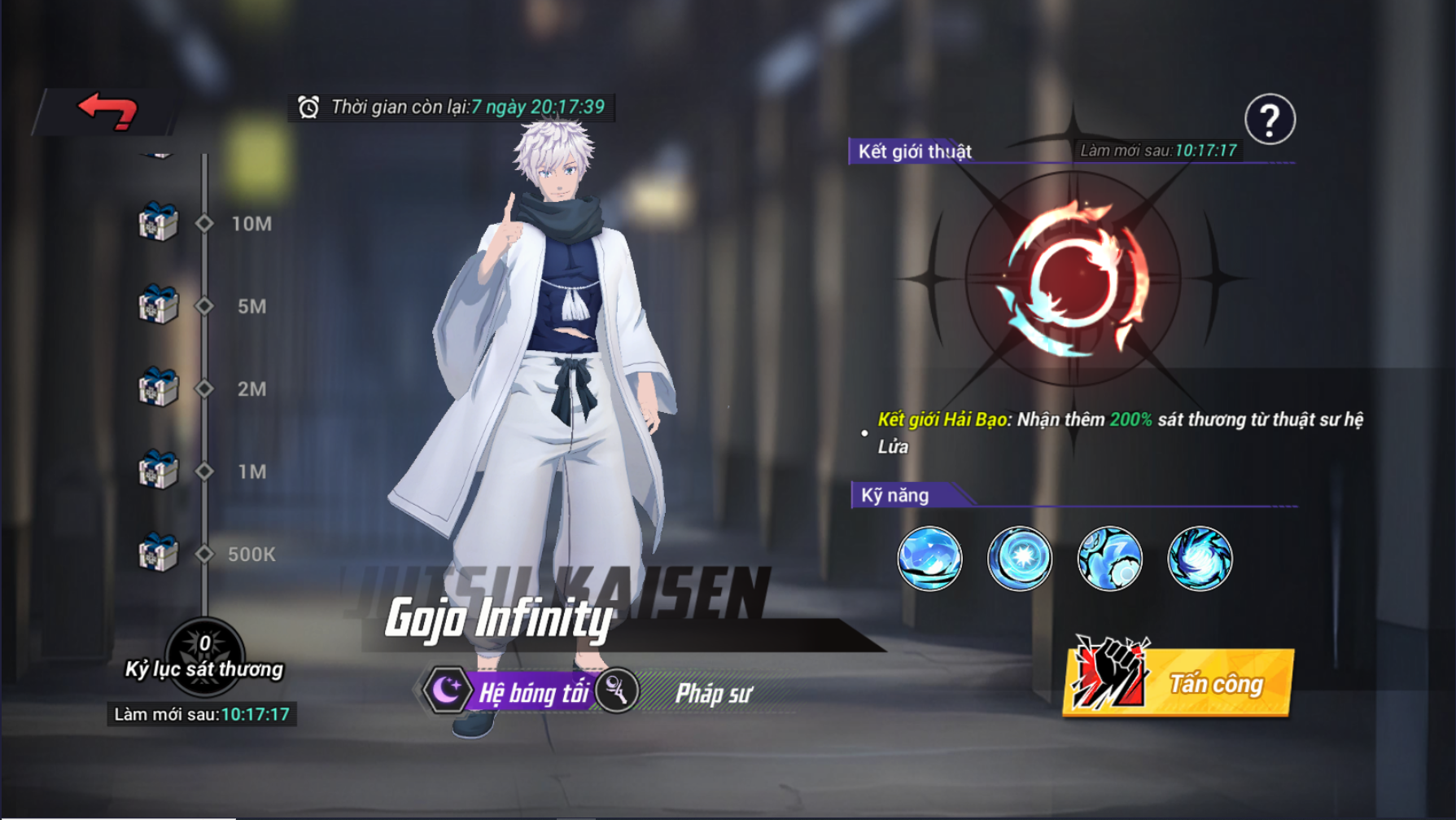View the third skill with scattered blue orbs
The height and width of the screenshot is (820, 1456).
[1109, 559]
